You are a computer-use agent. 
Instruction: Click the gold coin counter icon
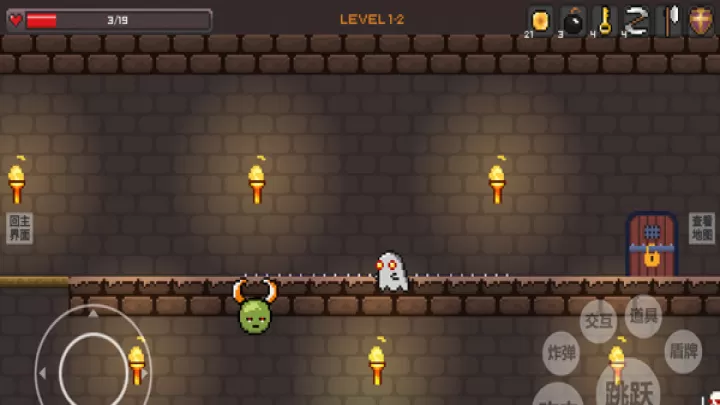[x=541, y=20]
